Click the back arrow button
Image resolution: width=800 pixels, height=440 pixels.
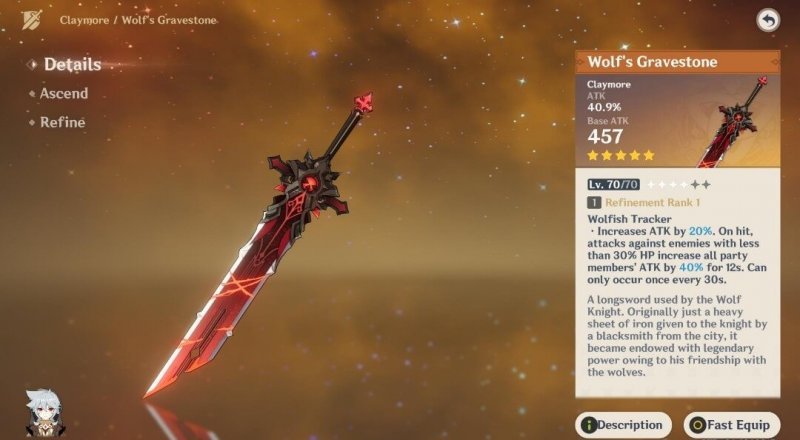click(767, 20)
